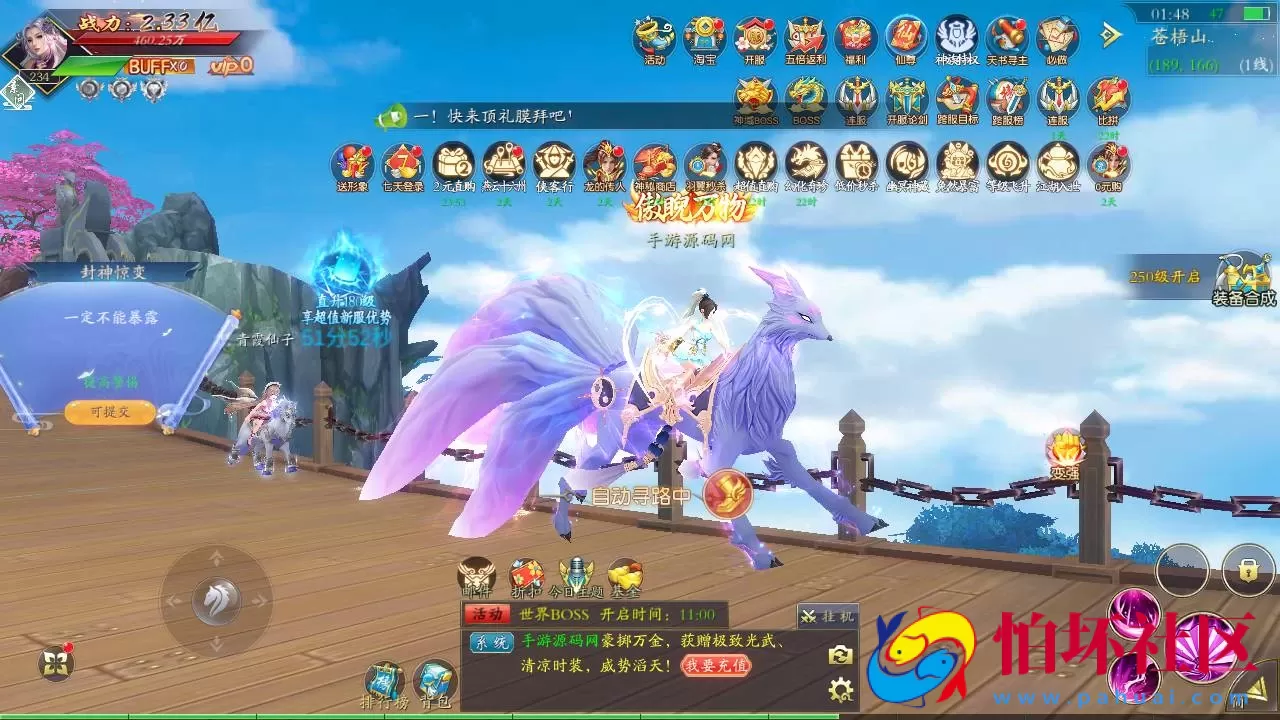1280x720 pixels.
Task: Click the red 我要充值 recharge button
Action: click(716, 664)
